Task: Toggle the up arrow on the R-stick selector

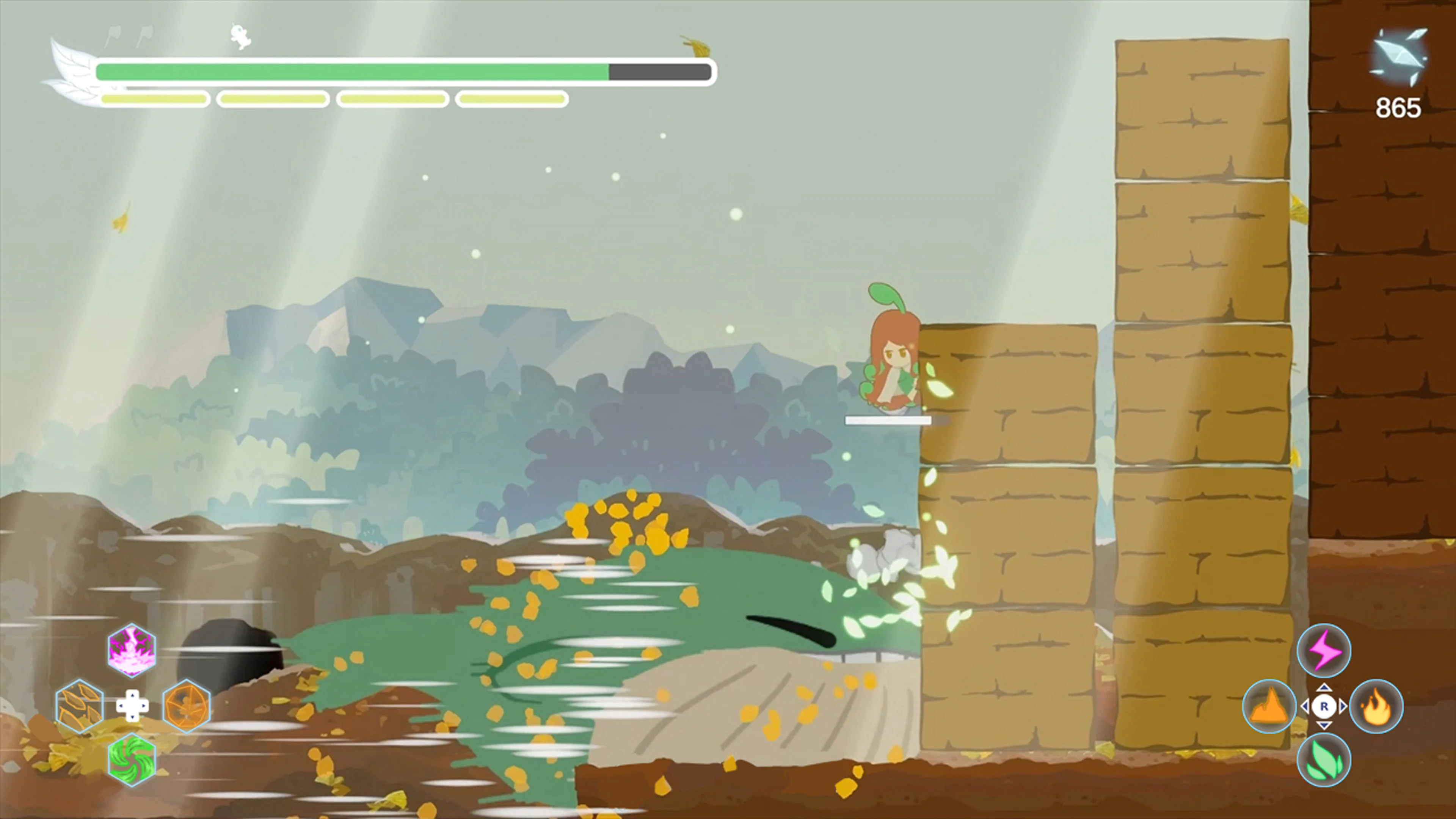Action: tap(1324, 689)
